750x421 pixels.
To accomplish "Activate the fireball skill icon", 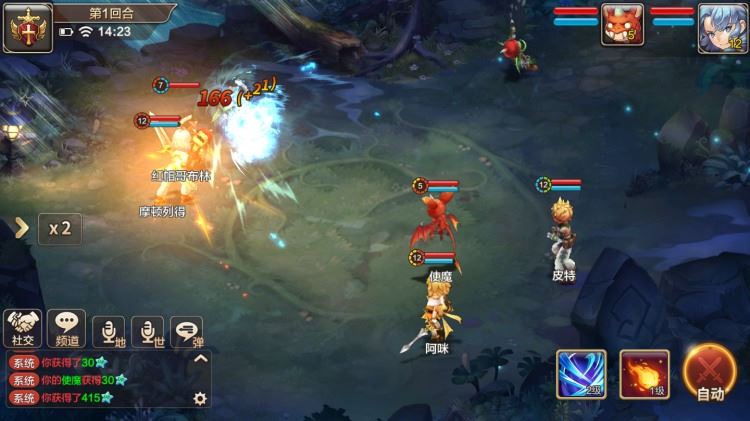I will [644, 373].
